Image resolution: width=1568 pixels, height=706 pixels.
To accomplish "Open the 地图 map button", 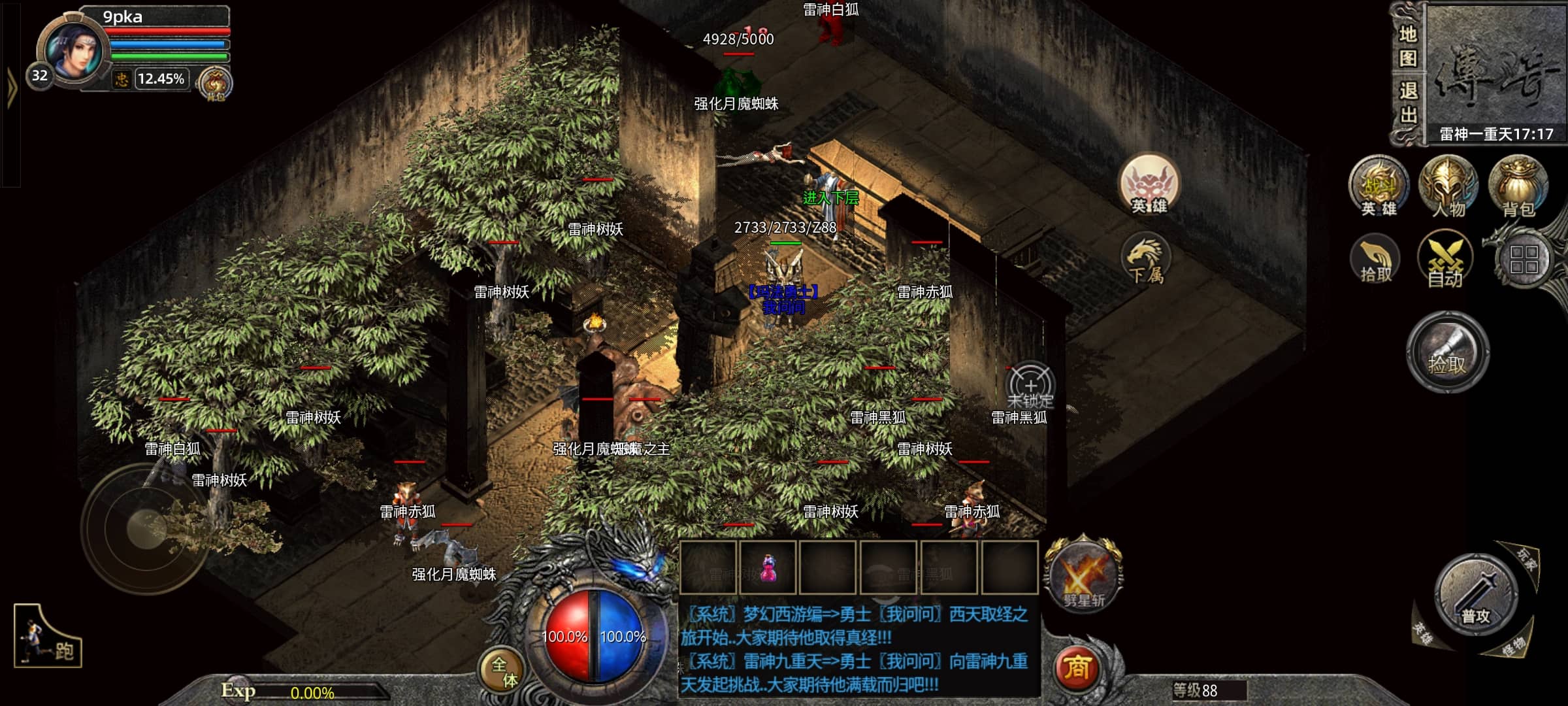I will (1407, 46).
